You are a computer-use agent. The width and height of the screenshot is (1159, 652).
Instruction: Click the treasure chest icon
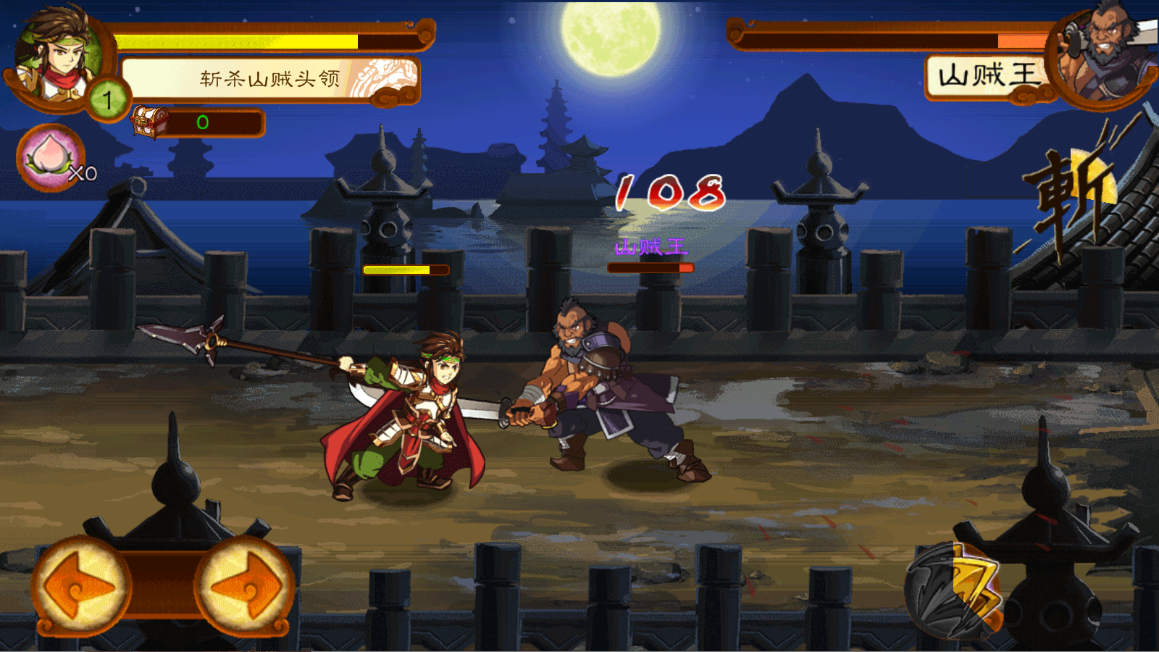coord(150,122)
